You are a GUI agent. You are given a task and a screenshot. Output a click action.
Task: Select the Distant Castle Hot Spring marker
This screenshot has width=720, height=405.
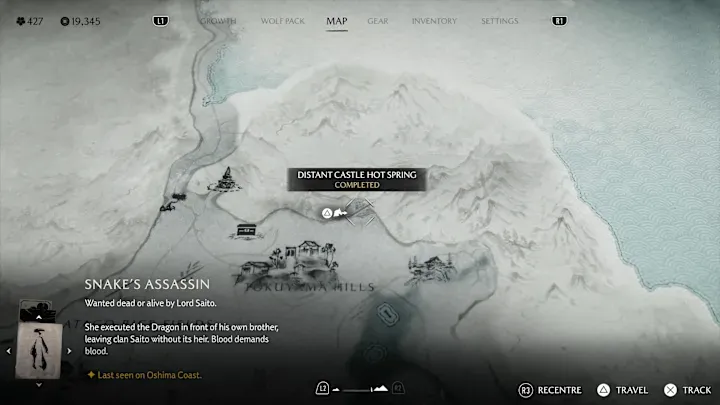pos(327,212)
